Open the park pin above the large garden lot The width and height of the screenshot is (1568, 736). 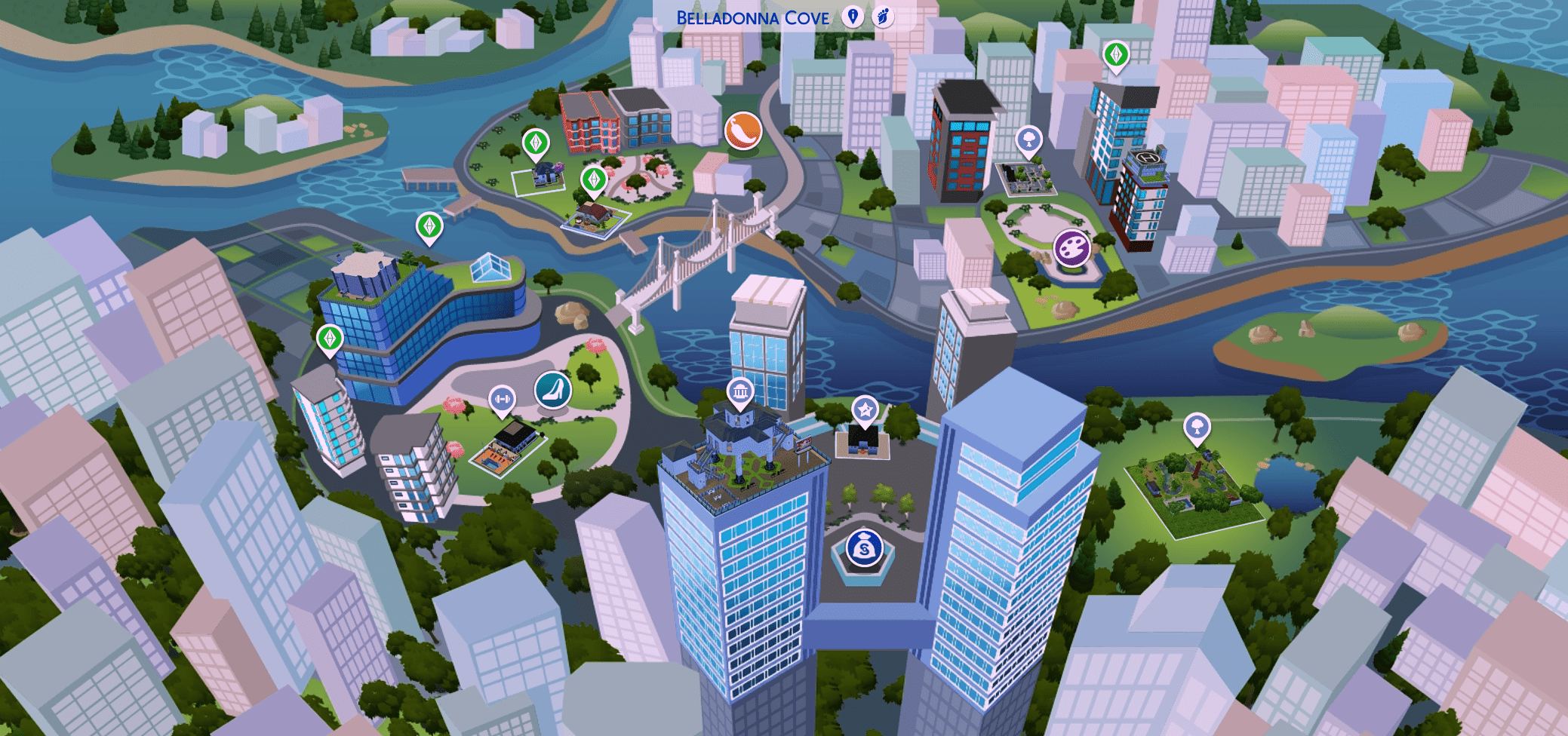[x=1197, y=427]
